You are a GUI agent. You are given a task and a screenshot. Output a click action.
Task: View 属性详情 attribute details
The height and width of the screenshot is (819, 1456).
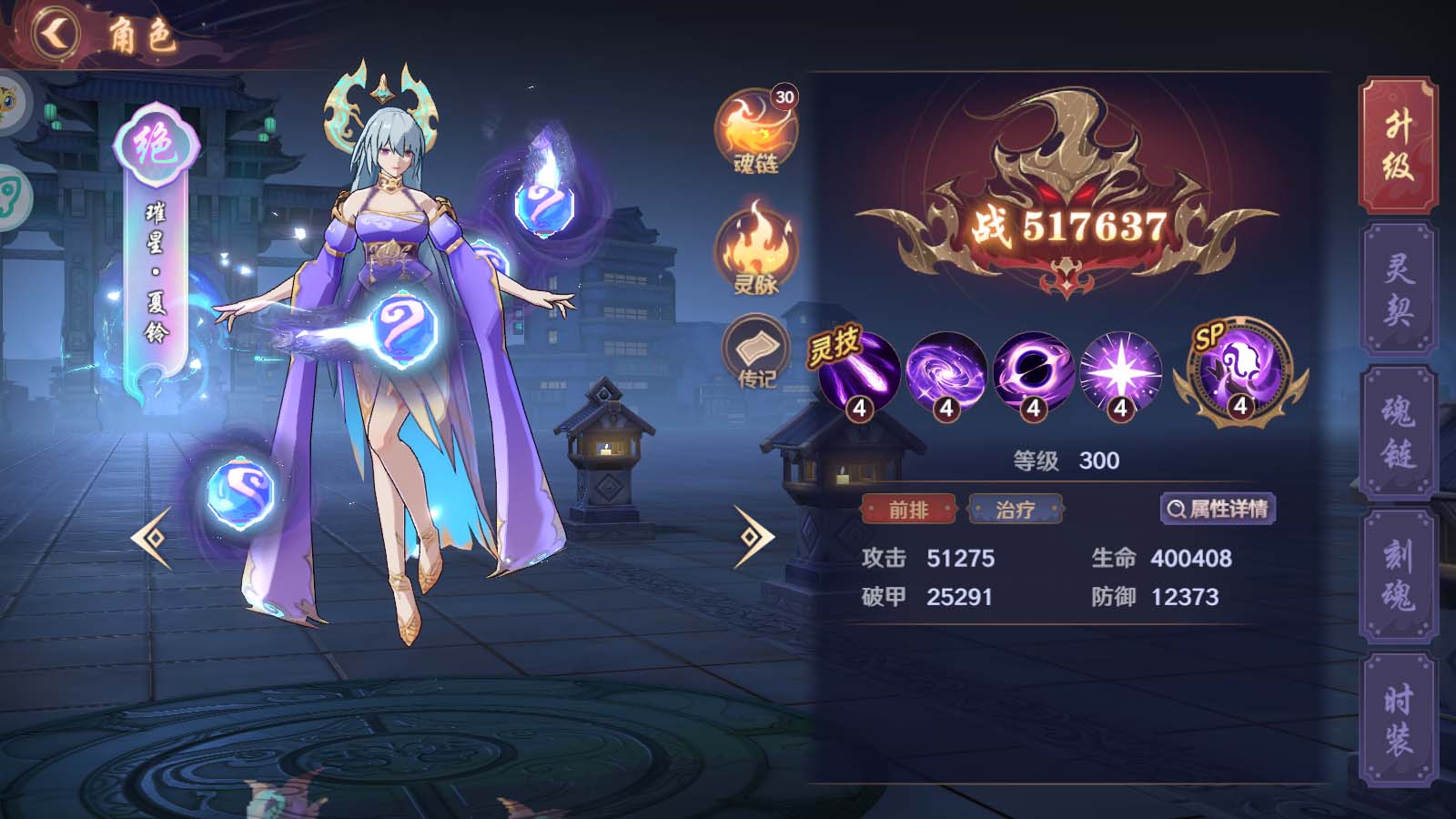(x=1218, y=509)
